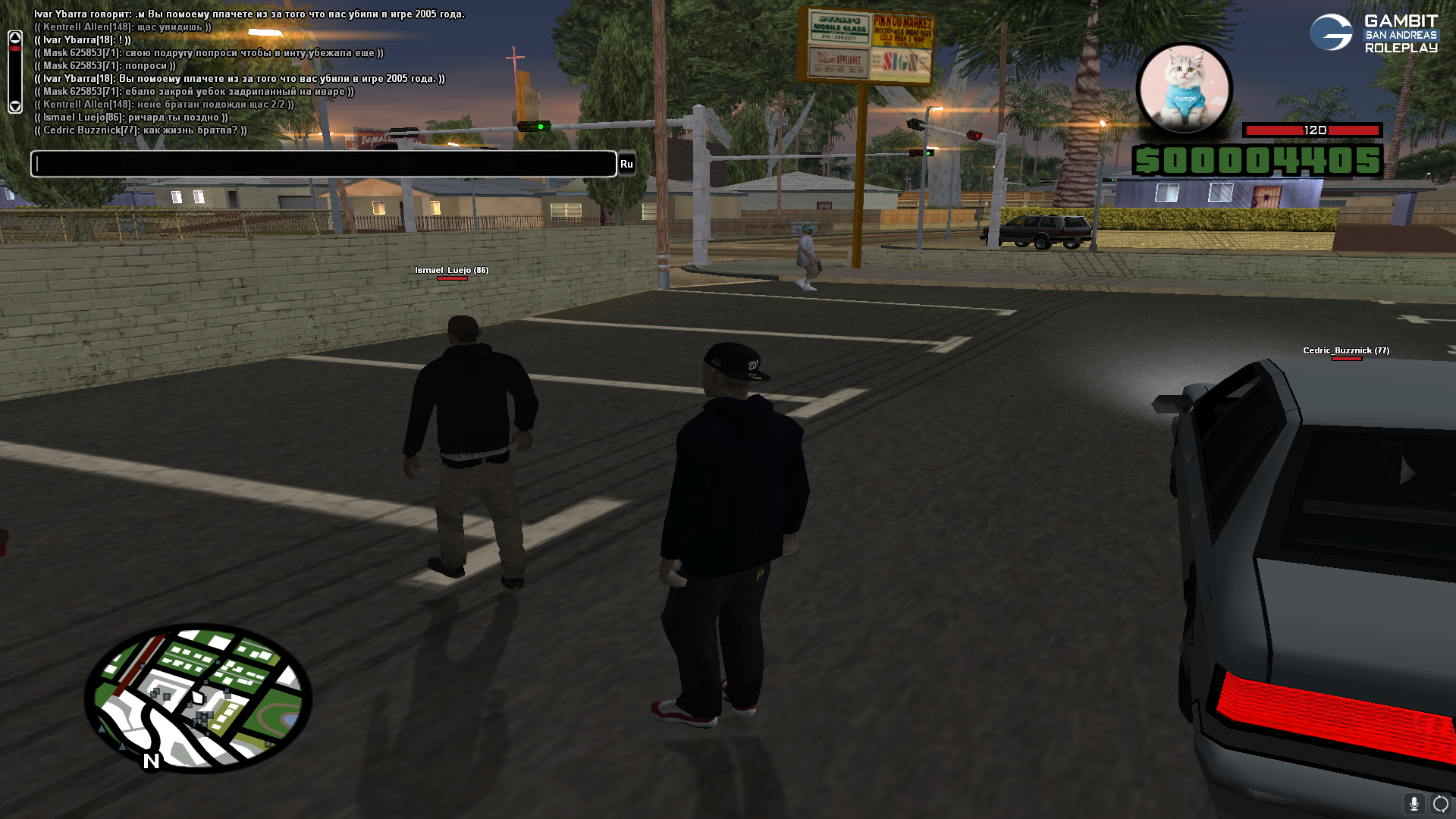Screen dimensions: 1456x819
Task: Open the circular minimap
Action: (x=198, y=698)
